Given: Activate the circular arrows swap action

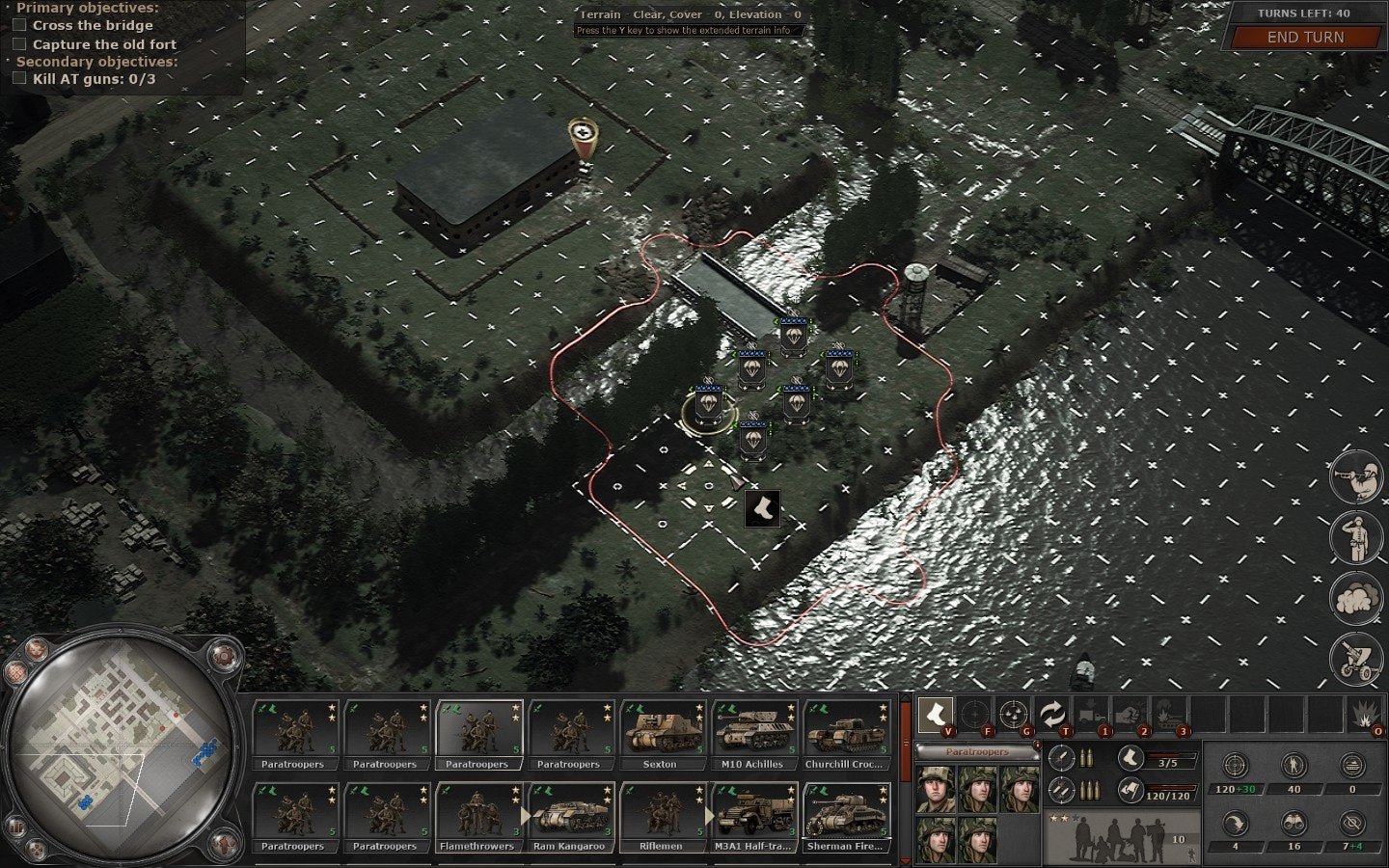Looking at the screenshot, I should click(1050, 715).
